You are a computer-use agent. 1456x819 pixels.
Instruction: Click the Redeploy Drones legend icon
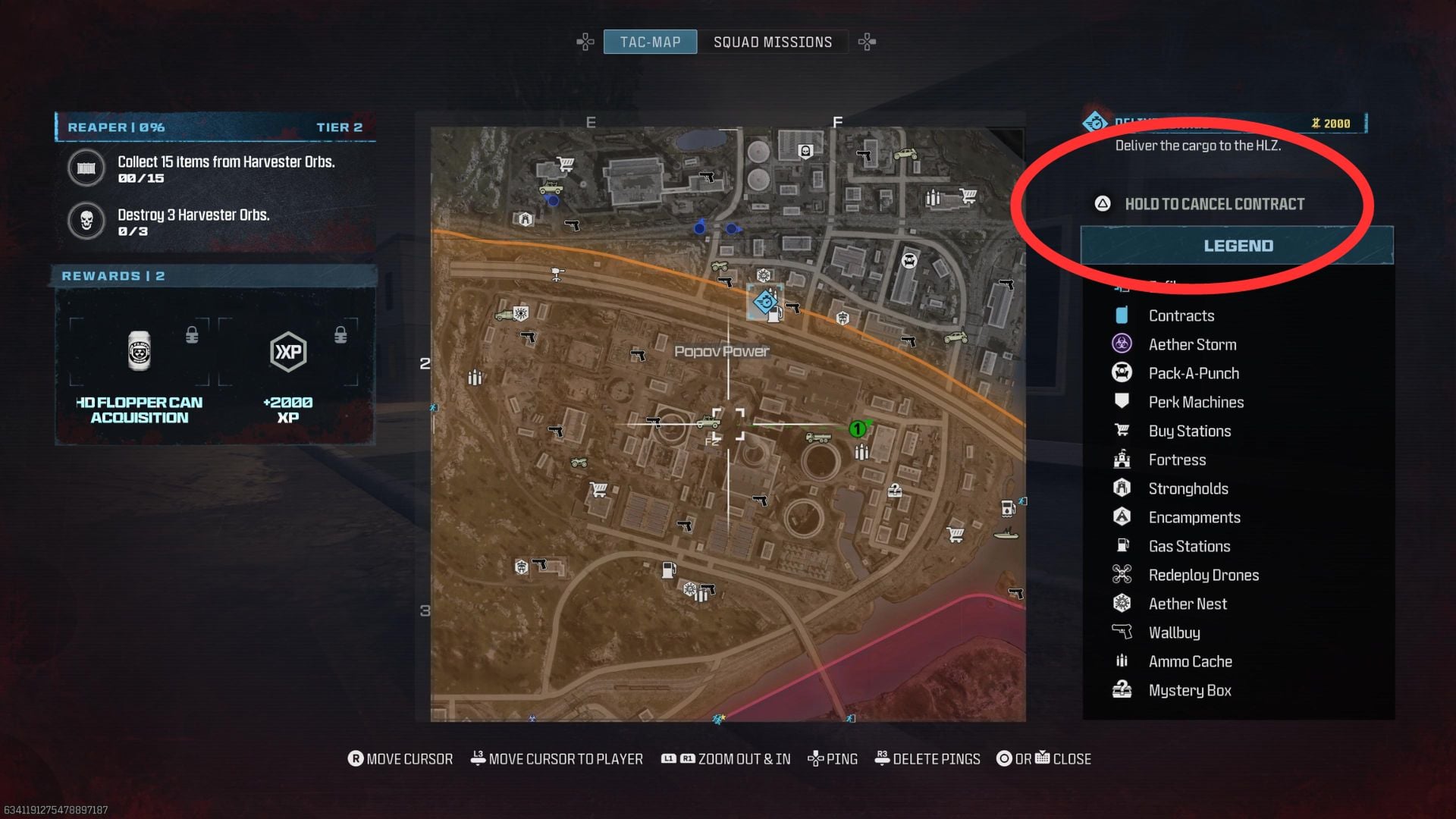(1122, 574)
